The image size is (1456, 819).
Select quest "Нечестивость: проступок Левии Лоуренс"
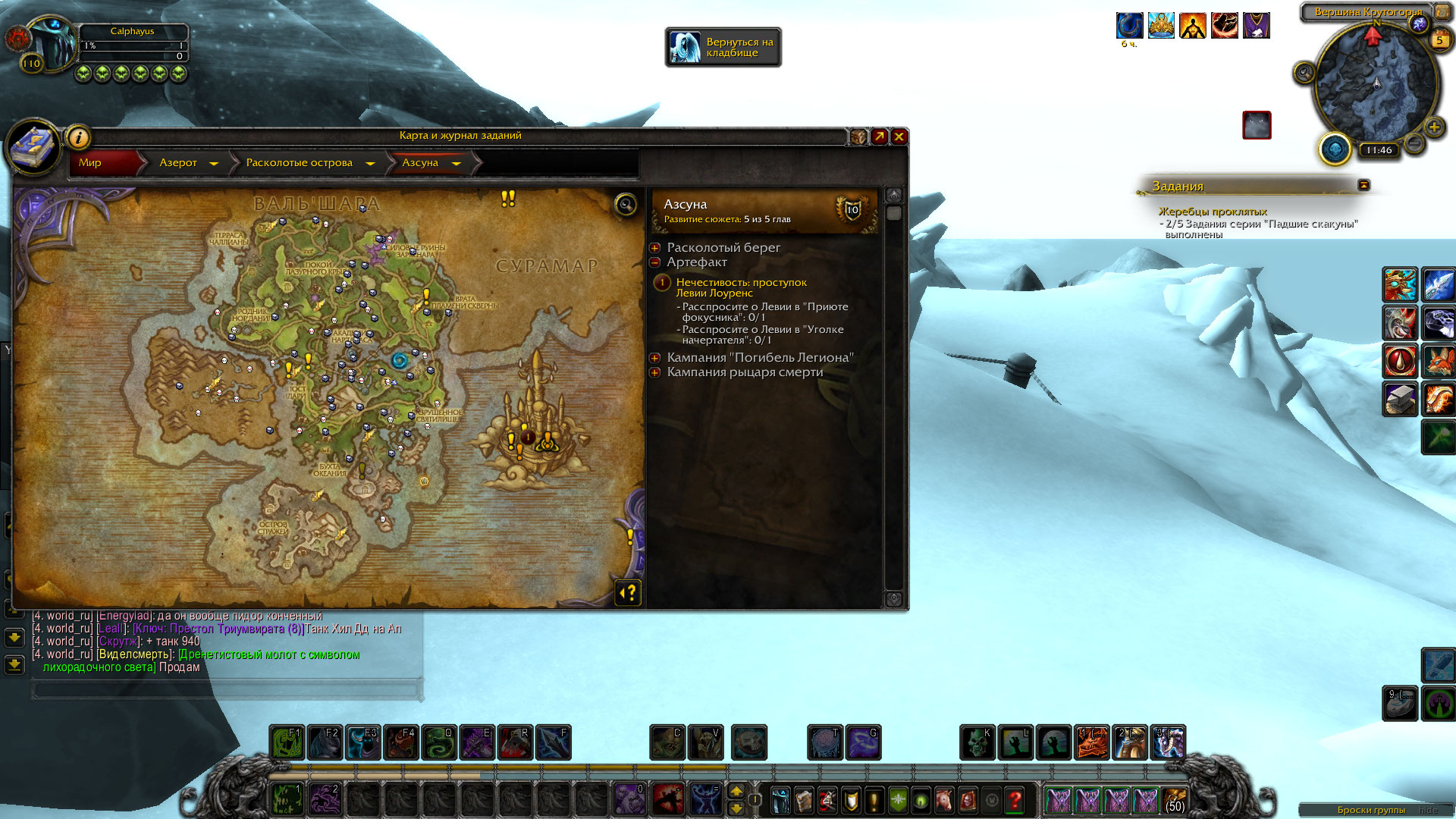click(x=741, y=287)
